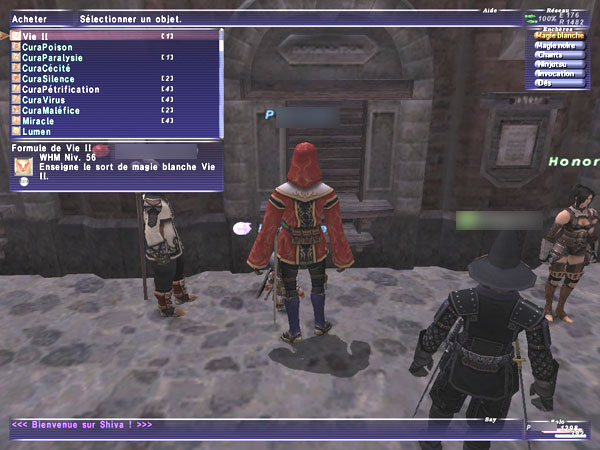Switch to the Magie noire category
The height and width of the screenshot is (450, 600).
point(558,45)
